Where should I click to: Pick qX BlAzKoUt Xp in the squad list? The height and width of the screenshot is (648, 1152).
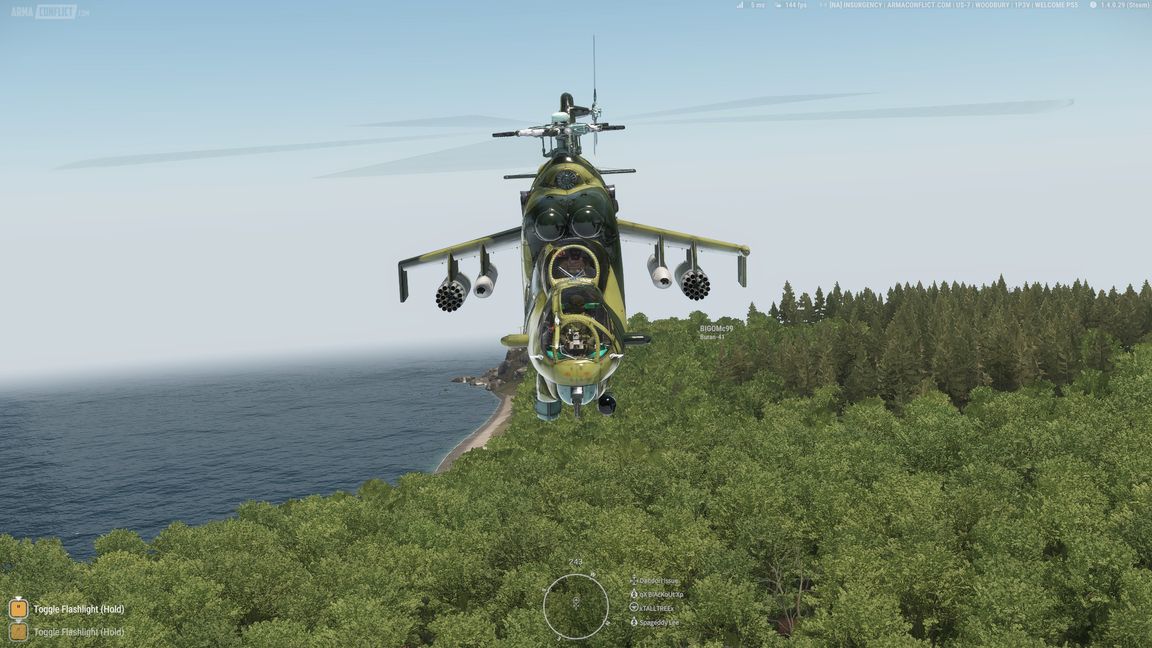click(661, 594)
